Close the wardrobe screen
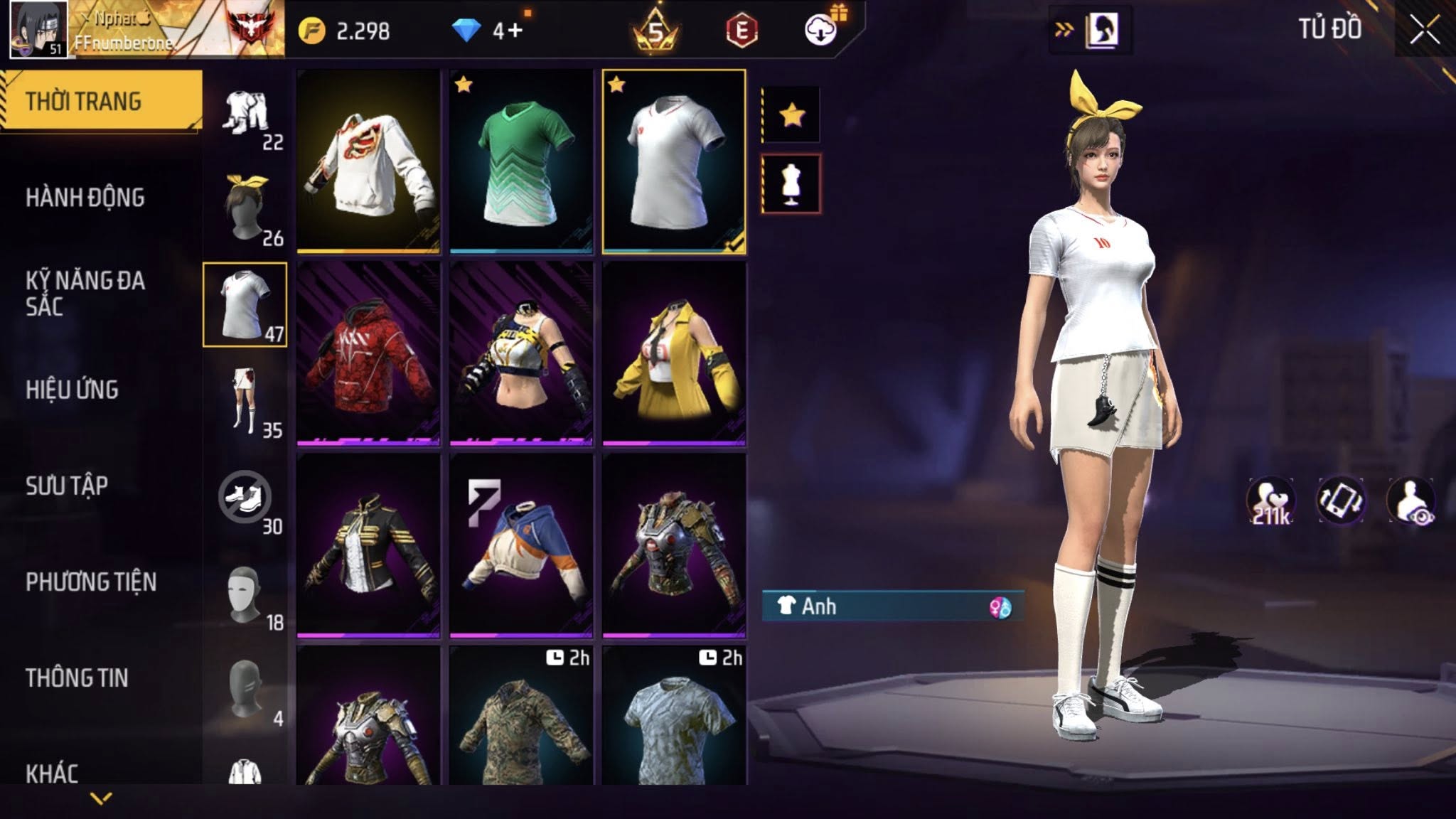This screenshot has width=1456, height=819. [x=1424, y=31]
